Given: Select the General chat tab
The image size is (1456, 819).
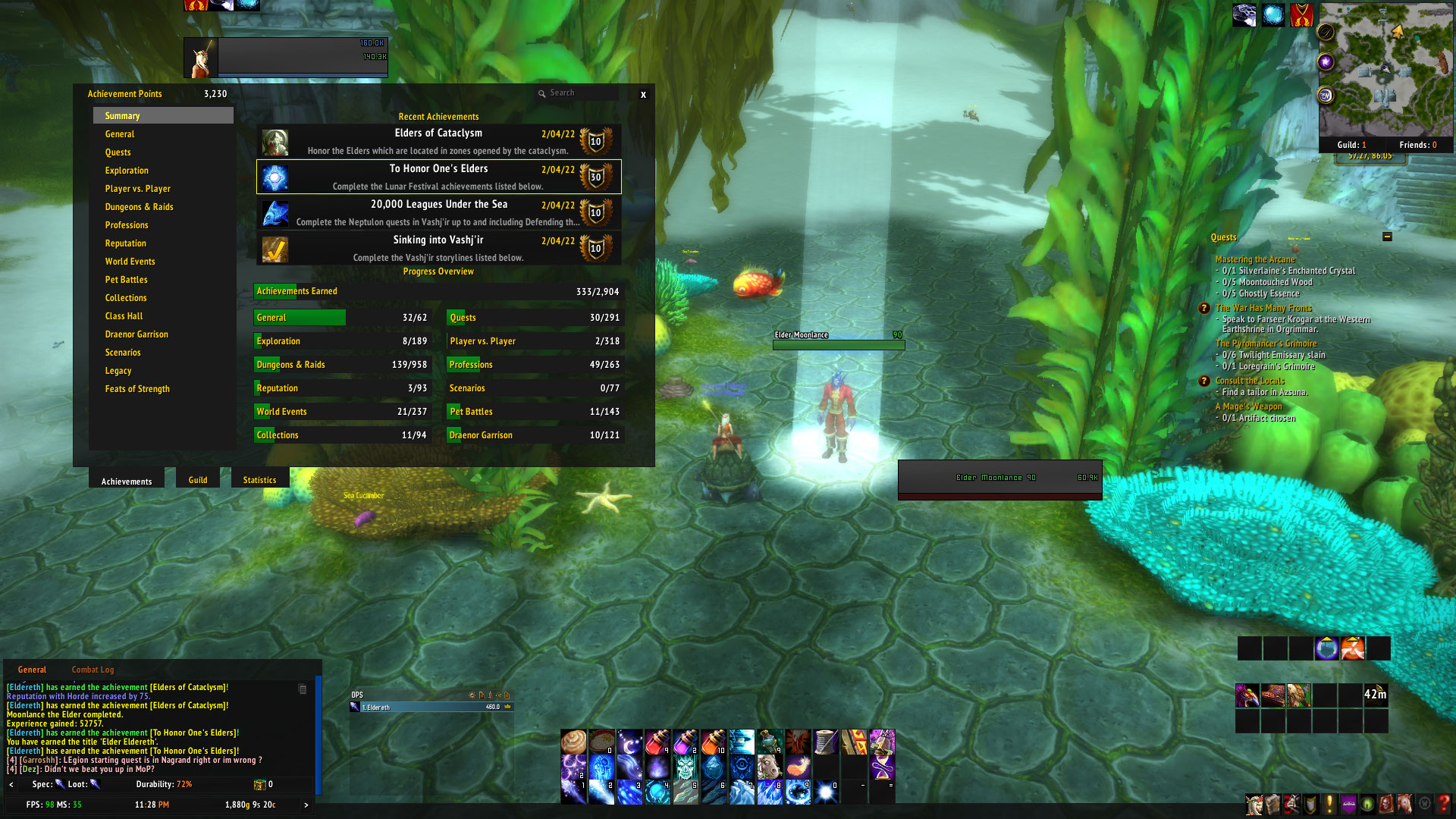Looking at the screenshot, I should coord(32,670).
